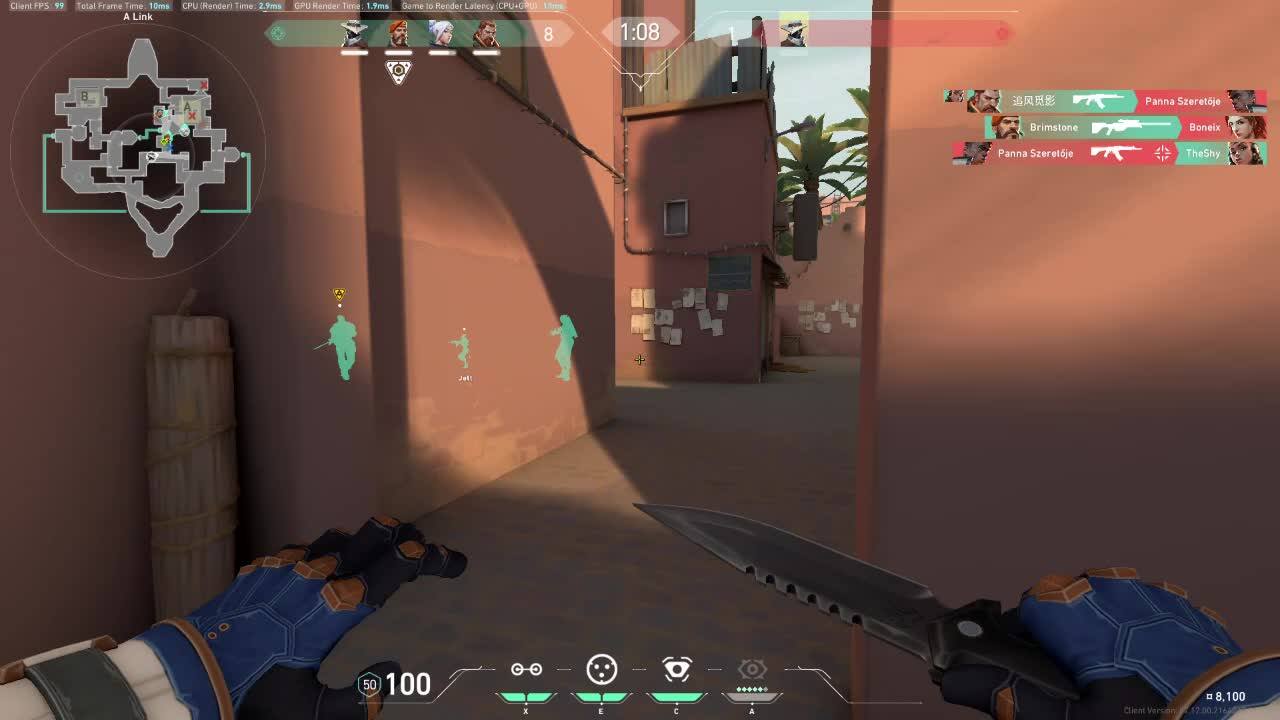Screen dimensions: 1280x720
Task: Click the red team Cypher portrait
Action: tap(793, 31)
